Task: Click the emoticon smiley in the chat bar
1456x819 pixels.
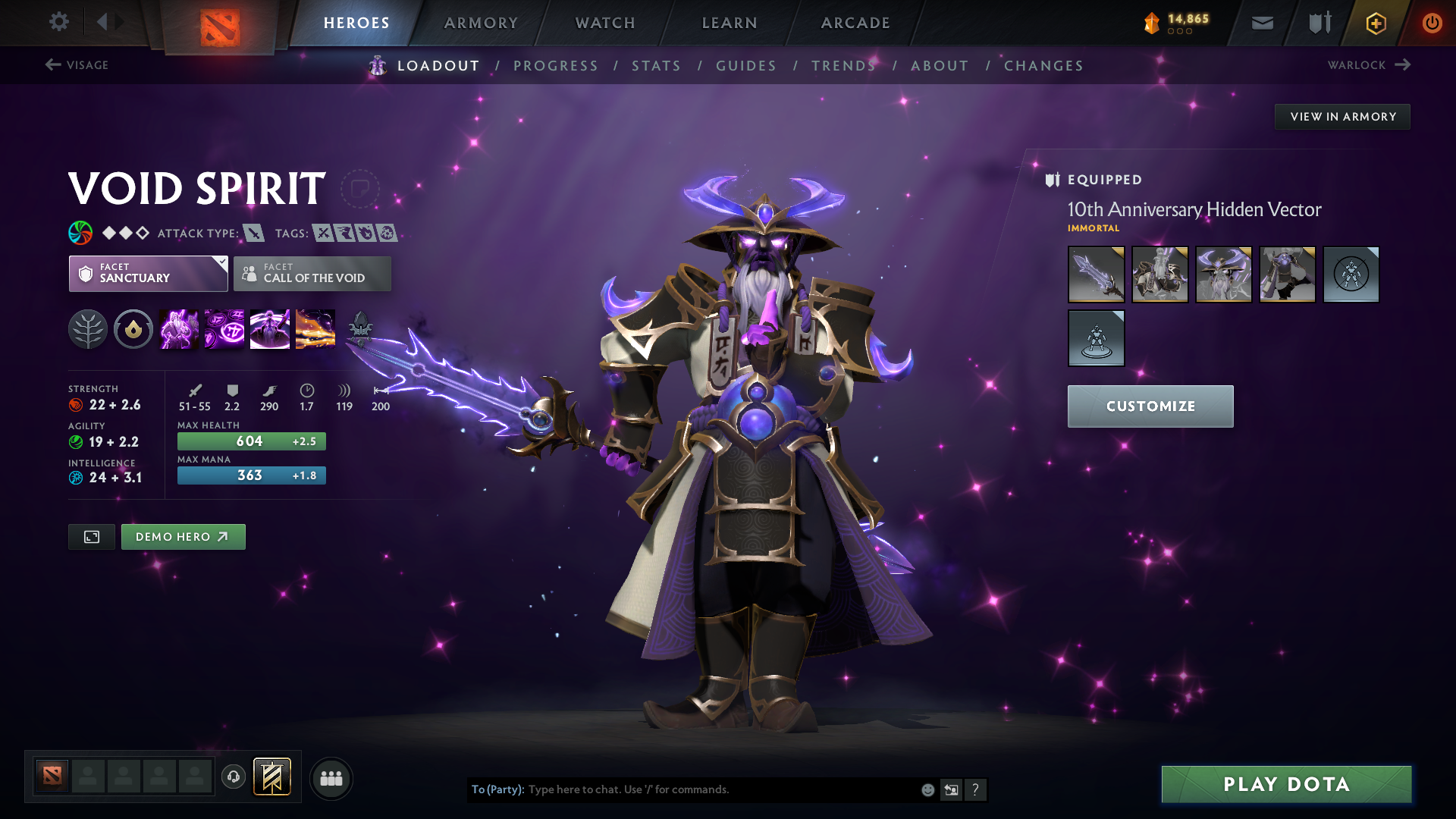Action: pos(927,789)
